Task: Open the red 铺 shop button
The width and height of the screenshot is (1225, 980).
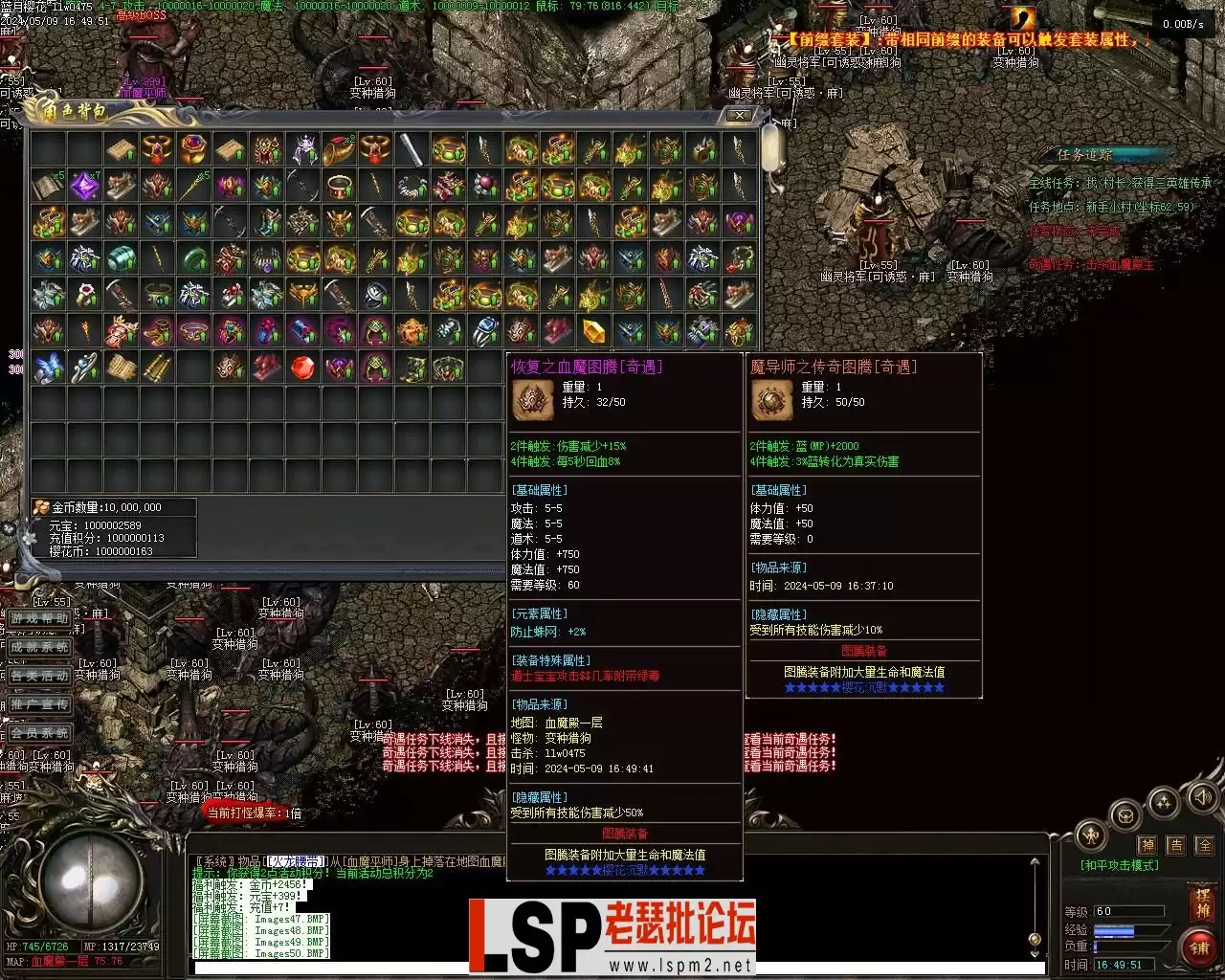Action: coord(1200,947)
